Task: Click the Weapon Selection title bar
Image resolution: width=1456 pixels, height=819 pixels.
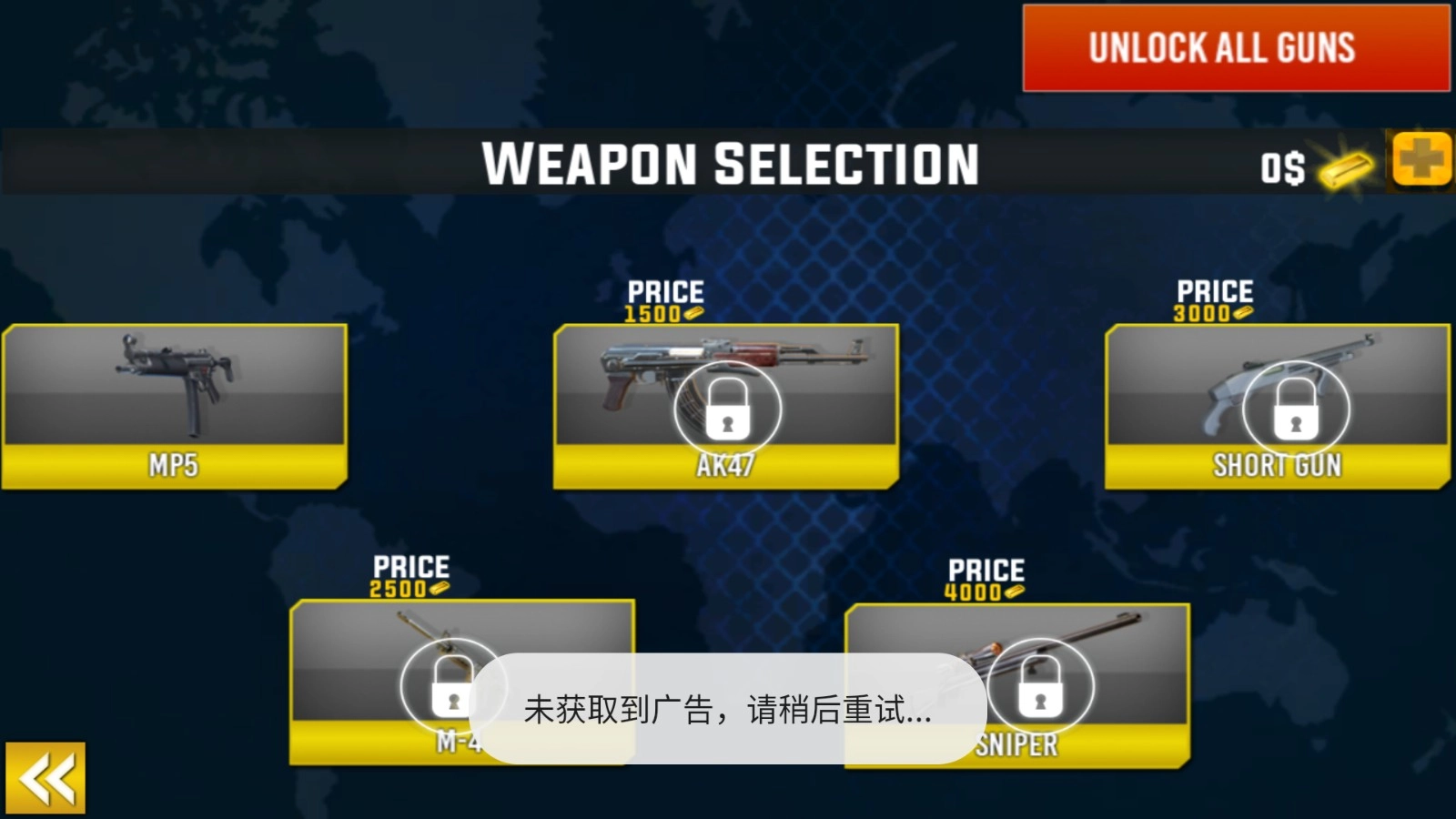Action: (x=728, y=165)
